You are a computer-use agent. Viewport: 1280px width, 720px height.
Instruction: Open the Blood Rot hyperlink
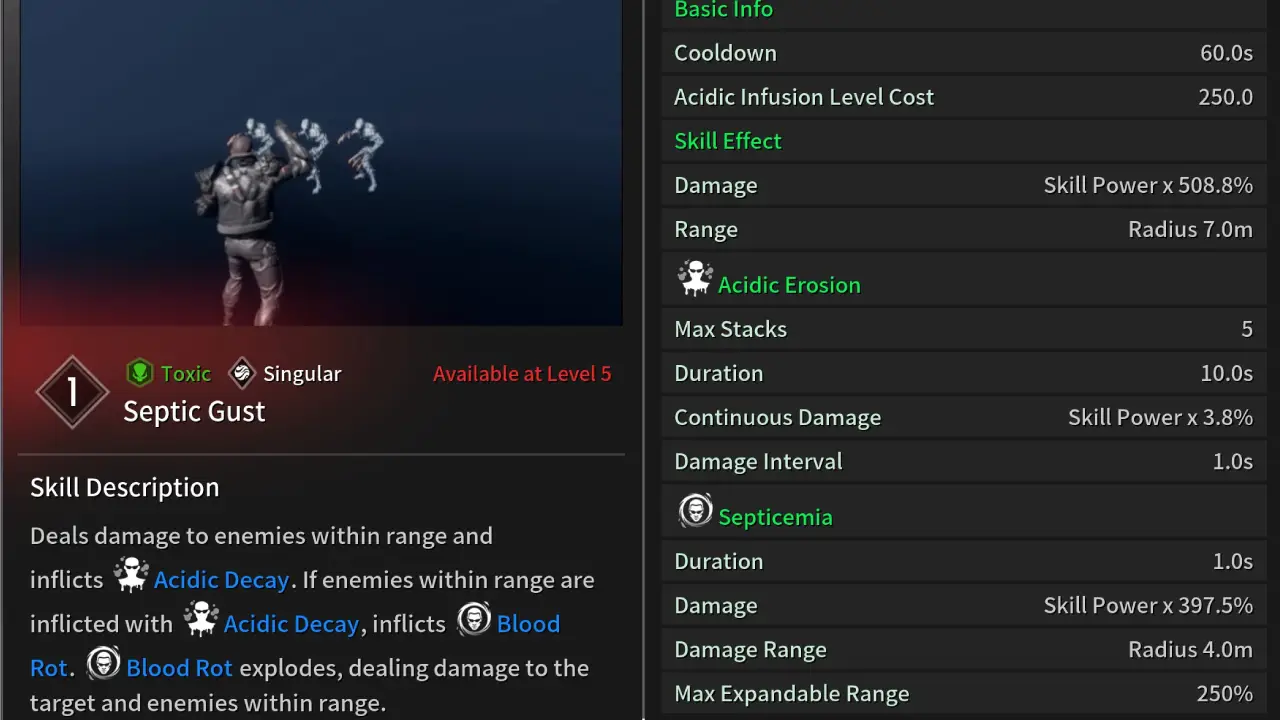[x=179, y=667]
